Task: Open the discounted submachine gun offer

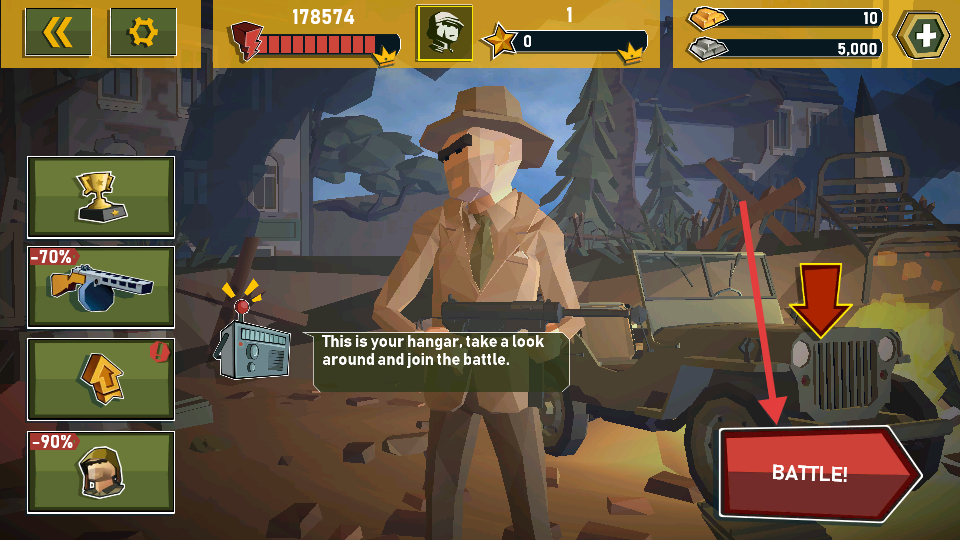Action: [x=101, y=287]
